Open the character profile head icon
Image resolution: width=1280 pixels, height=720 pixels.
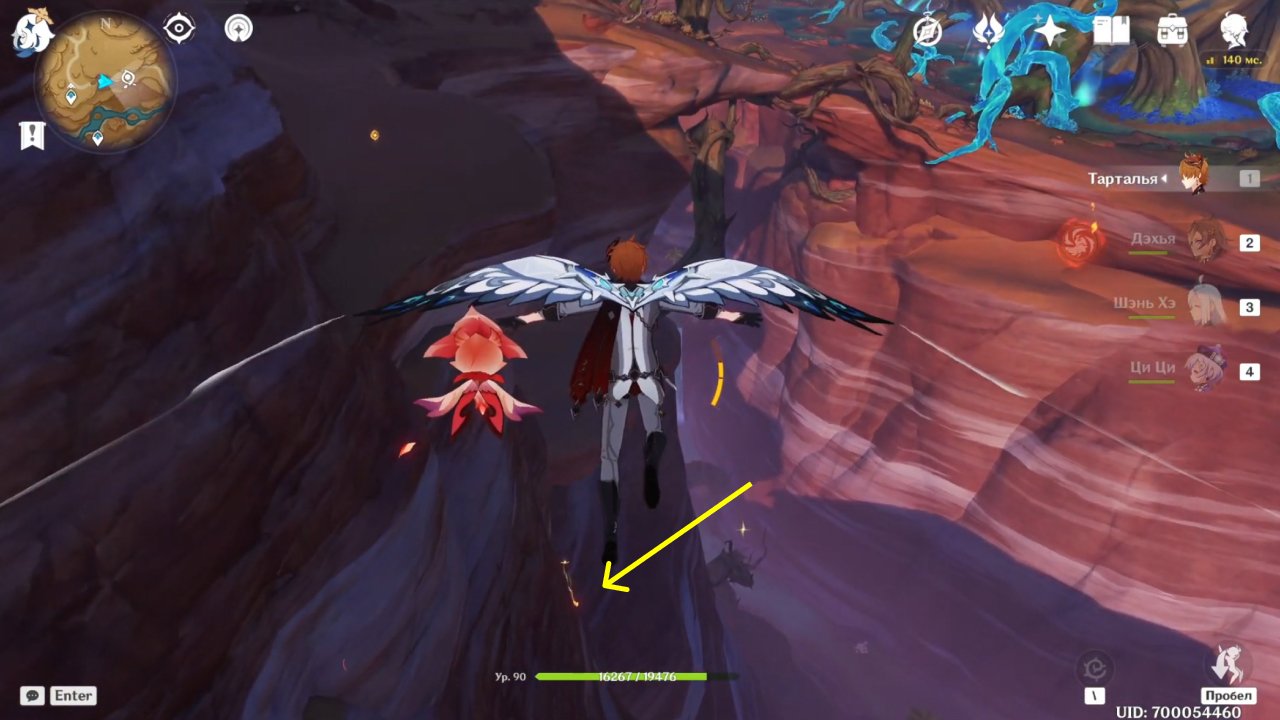coord(1233,30)
